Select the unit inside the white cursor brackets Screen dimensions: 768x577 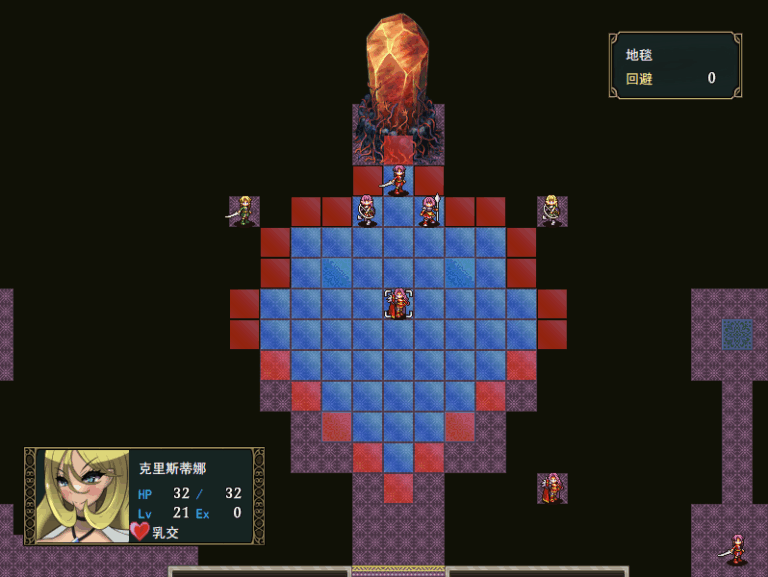398,304
